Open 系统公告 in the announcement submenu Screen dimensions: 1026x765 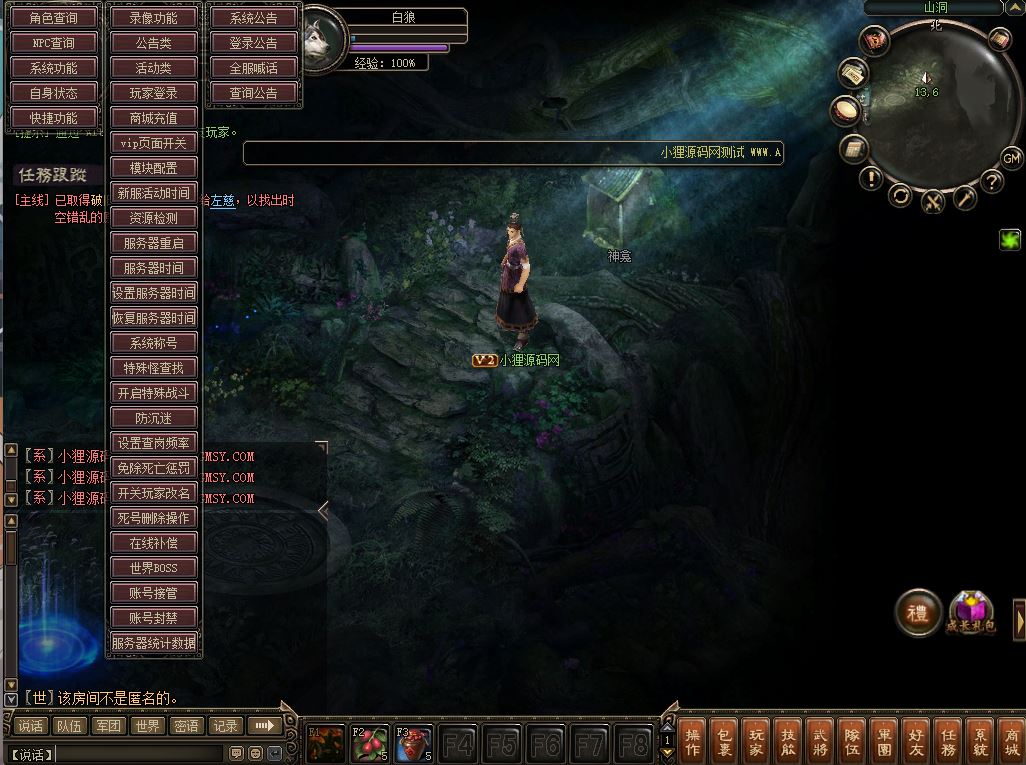[254, 18]
